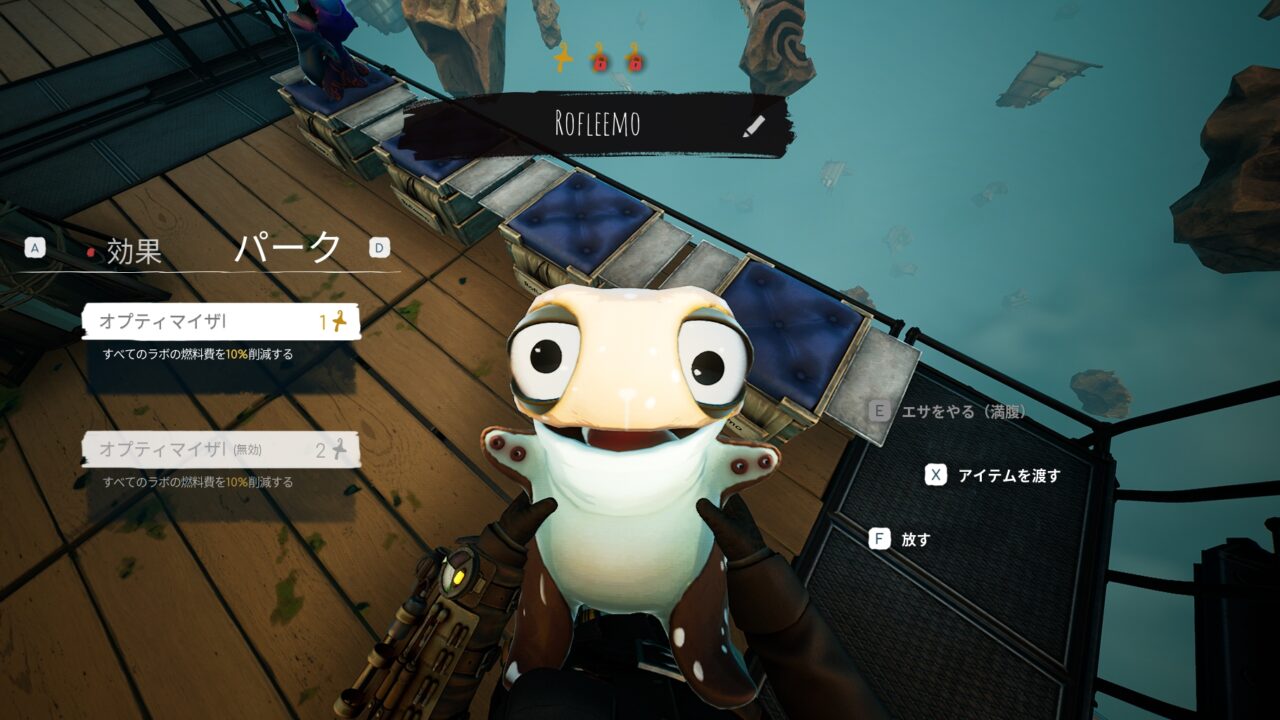Choose the アイテムを渡す action

1008,475
